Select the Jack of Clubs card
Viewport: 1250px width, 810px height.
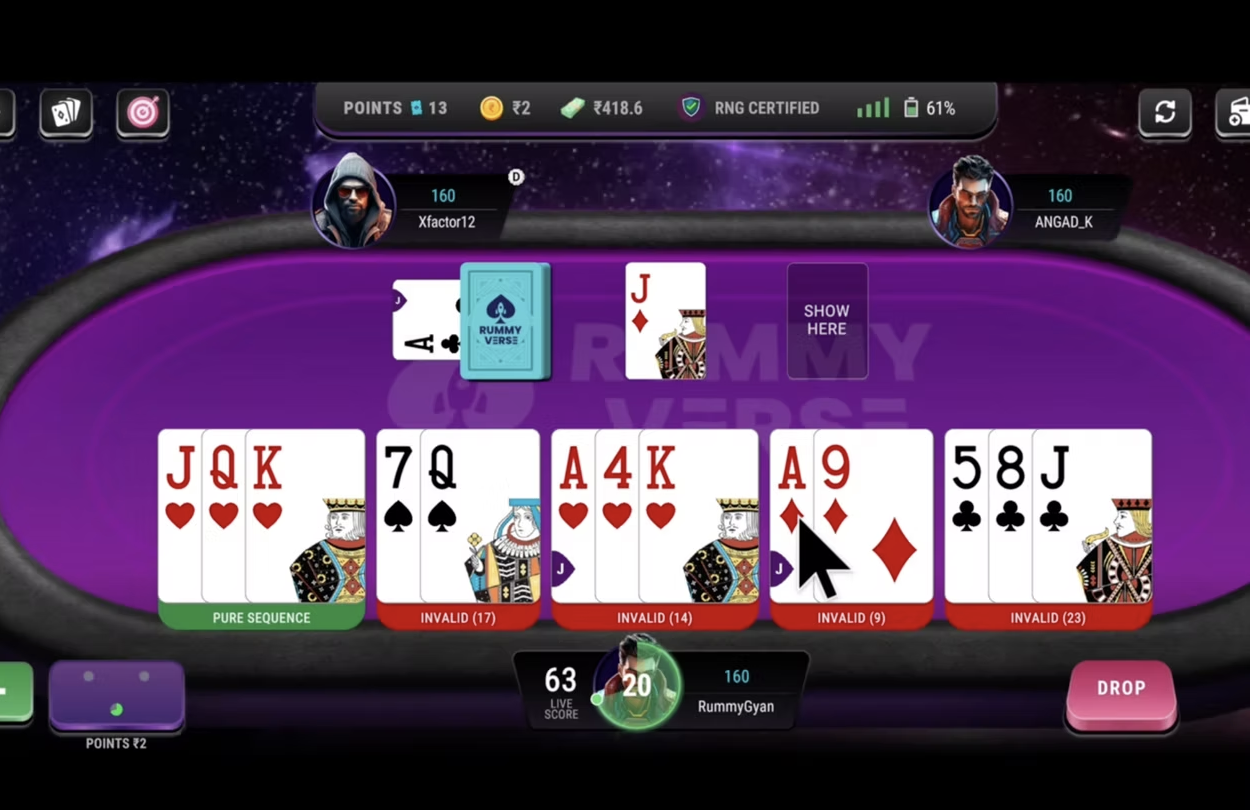pyautogui.click(x=1091, y=515)
